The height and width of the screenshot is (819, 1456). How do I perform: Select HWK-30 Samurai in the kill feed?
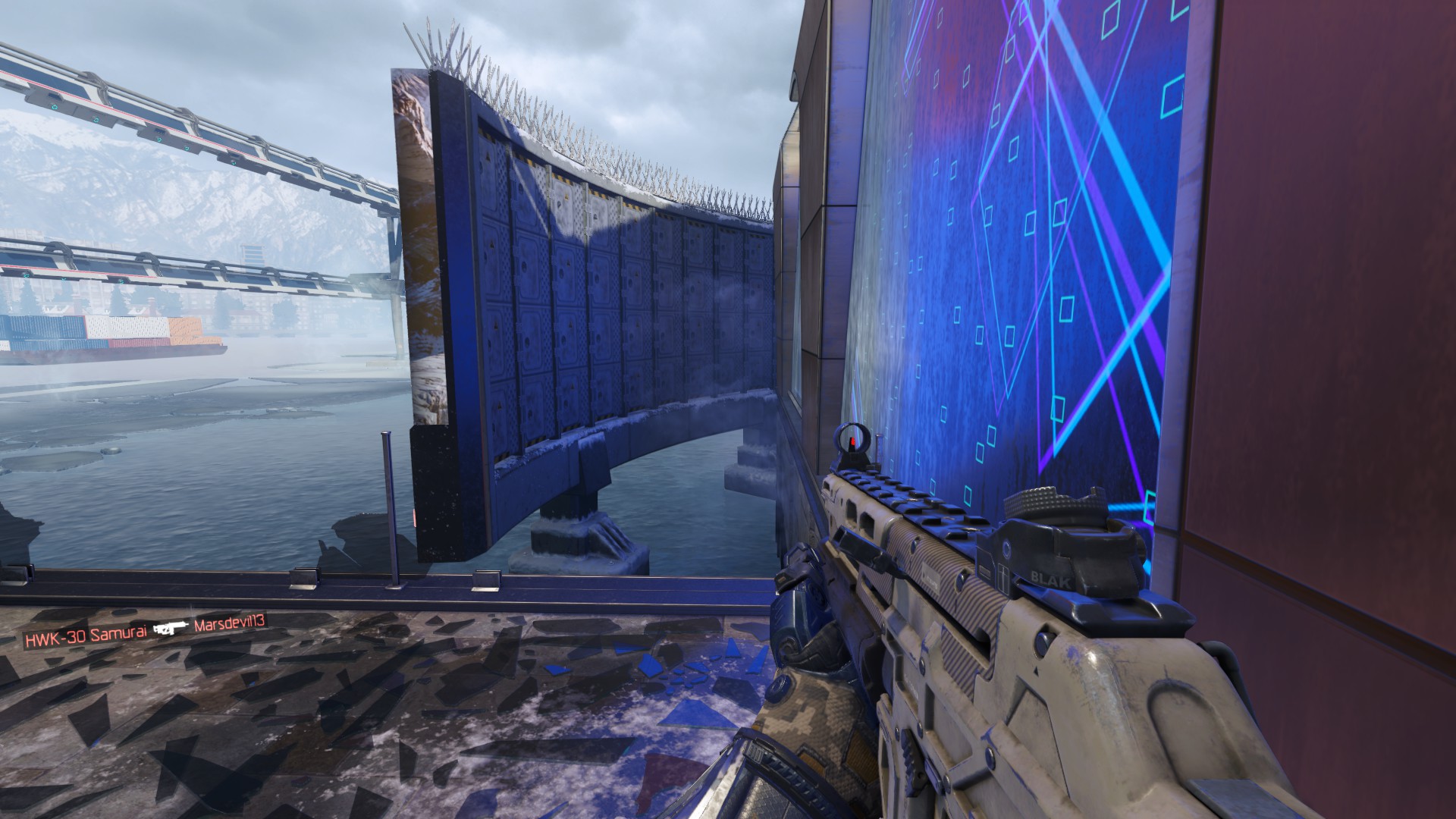[x=83, y=639]
